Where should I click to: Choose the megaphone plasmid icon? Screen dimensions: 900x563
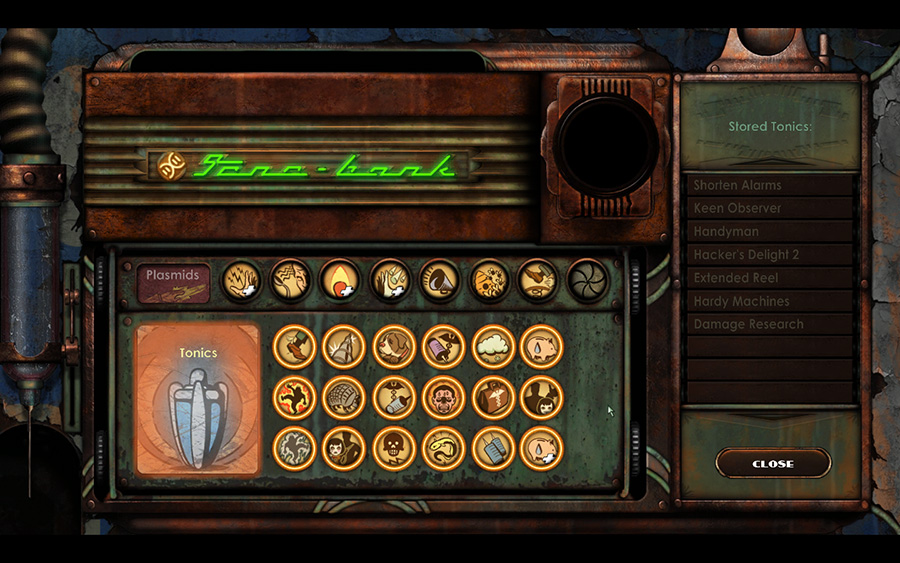point(439,280)
